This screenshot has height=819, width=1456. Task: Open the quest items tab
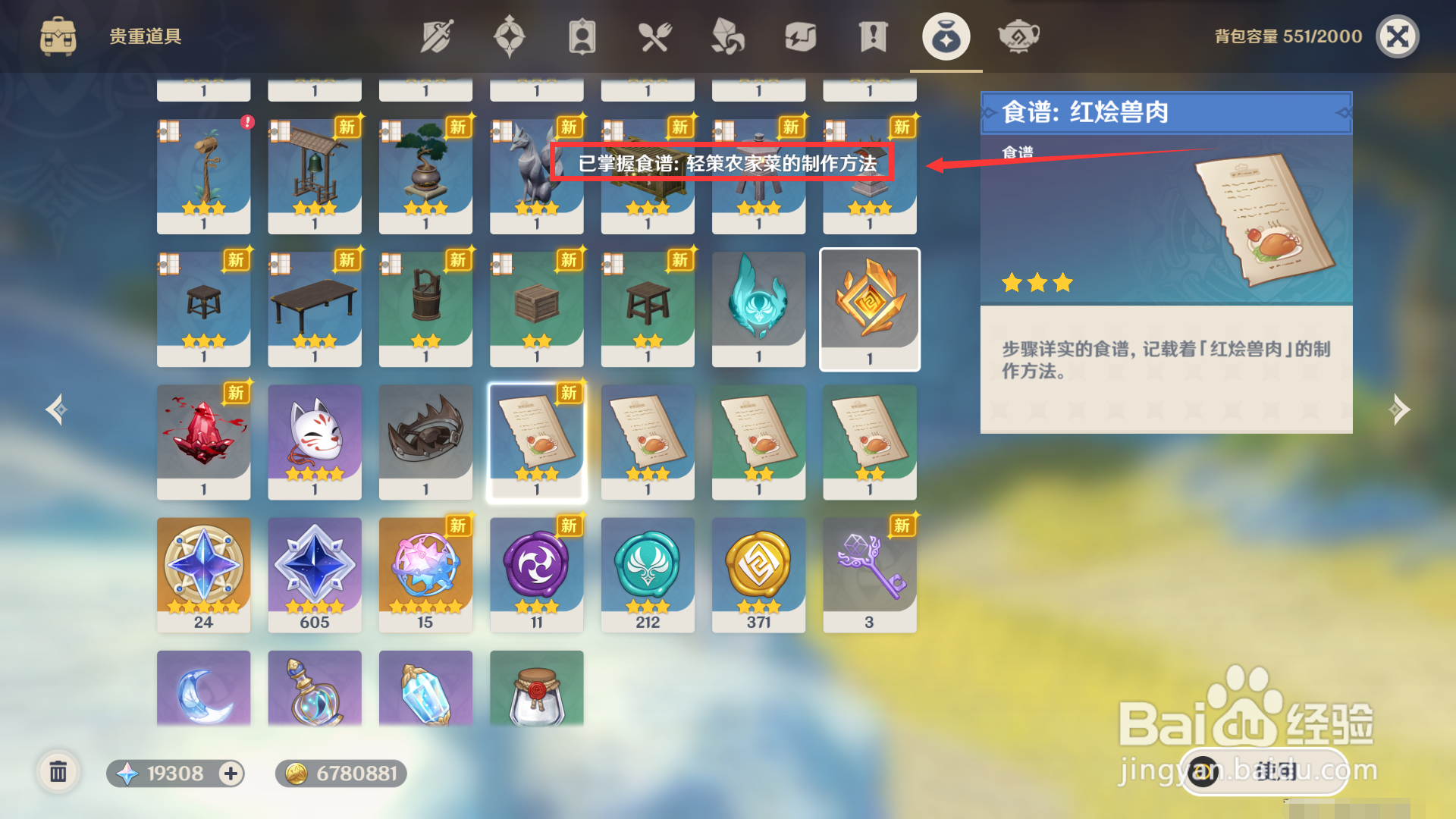pos(872,35)
